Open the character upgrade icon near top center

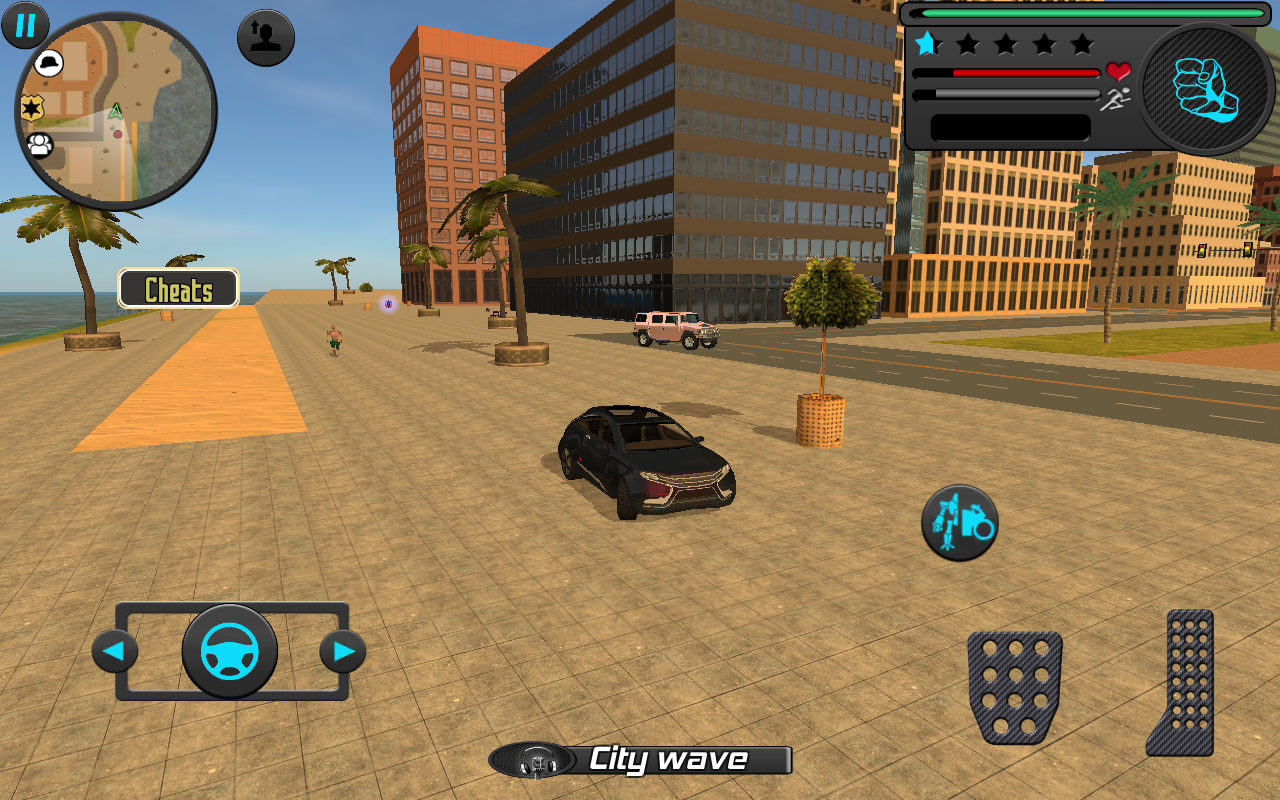(265, 36)
